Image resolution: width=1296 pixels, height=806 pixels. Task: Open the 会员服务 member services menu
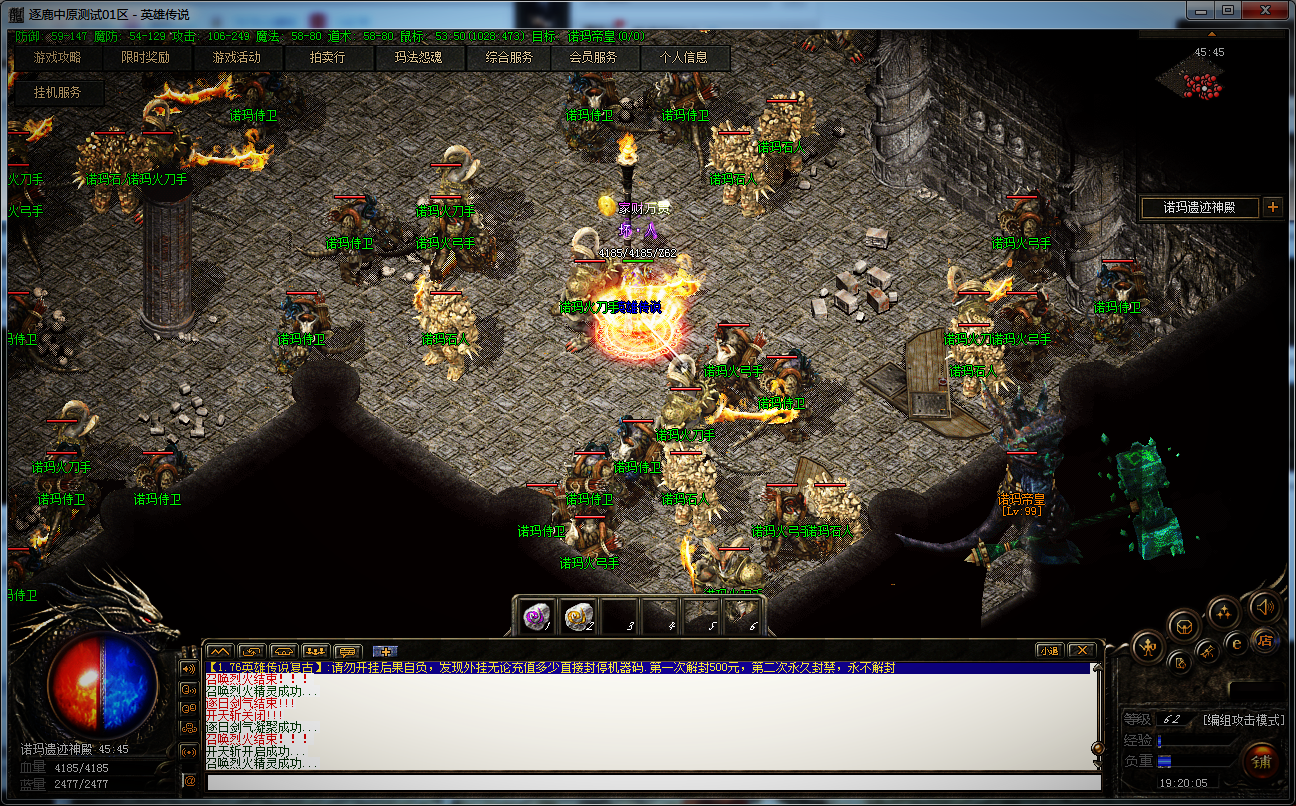593,58
